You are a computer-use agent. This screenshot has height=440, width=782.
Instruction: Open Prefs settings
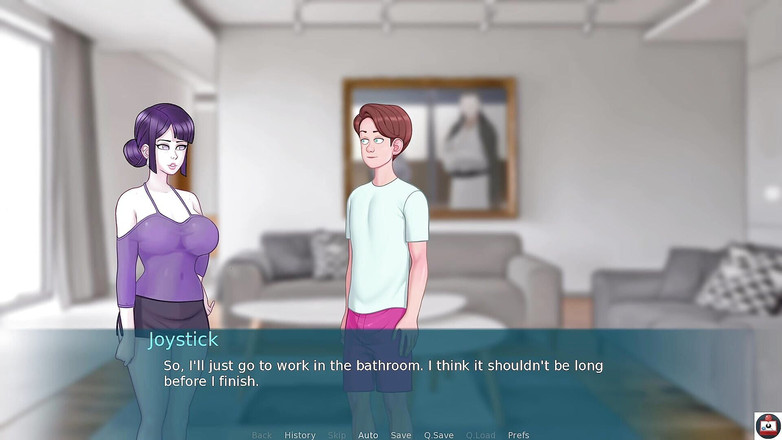(518, 435)
